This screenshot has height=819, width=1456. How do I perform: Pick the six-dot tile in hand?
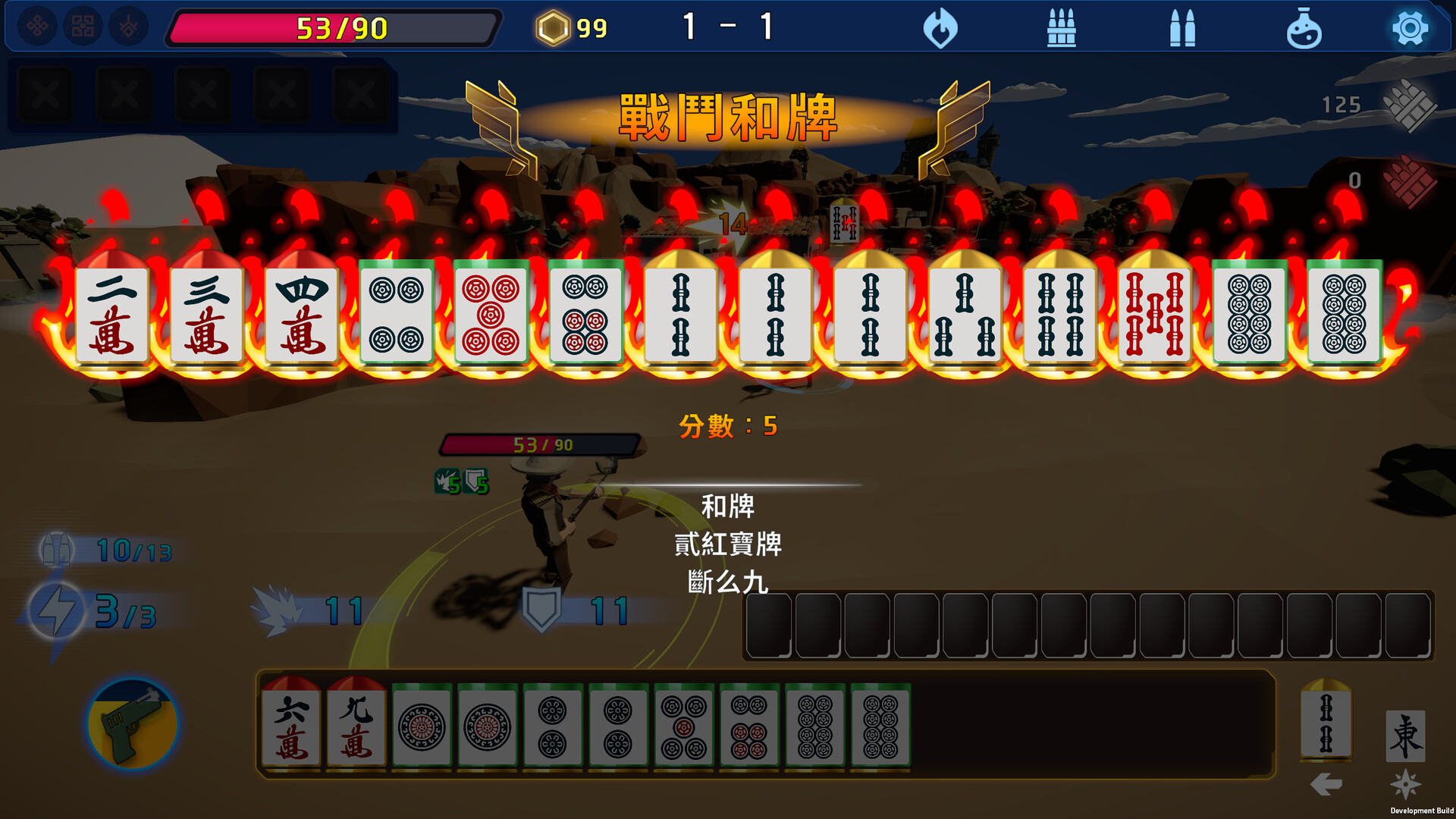pyautogui.click(x=748, y=726)
